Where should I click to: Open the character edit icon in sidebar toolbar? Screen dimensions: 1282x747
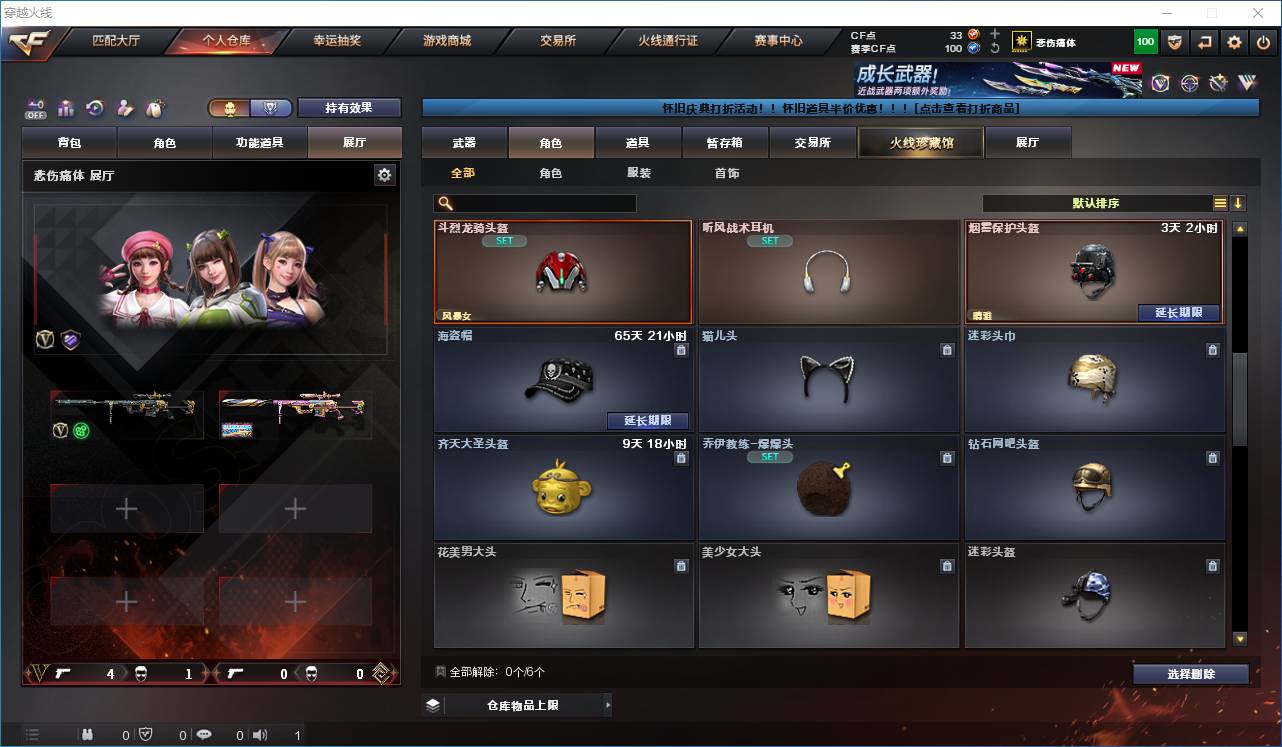124,108
